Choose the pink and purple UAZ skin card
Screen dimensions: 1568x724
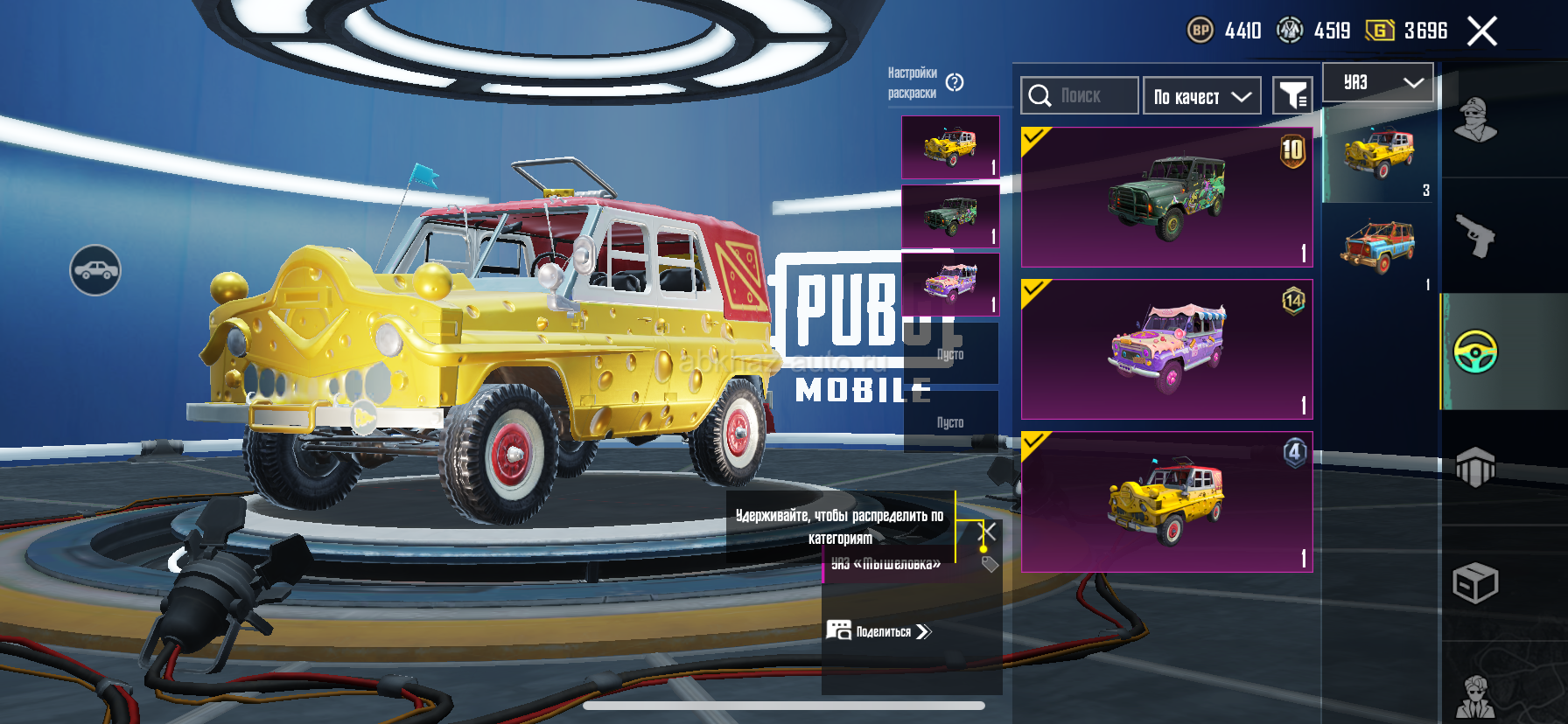pos(1166,350)
